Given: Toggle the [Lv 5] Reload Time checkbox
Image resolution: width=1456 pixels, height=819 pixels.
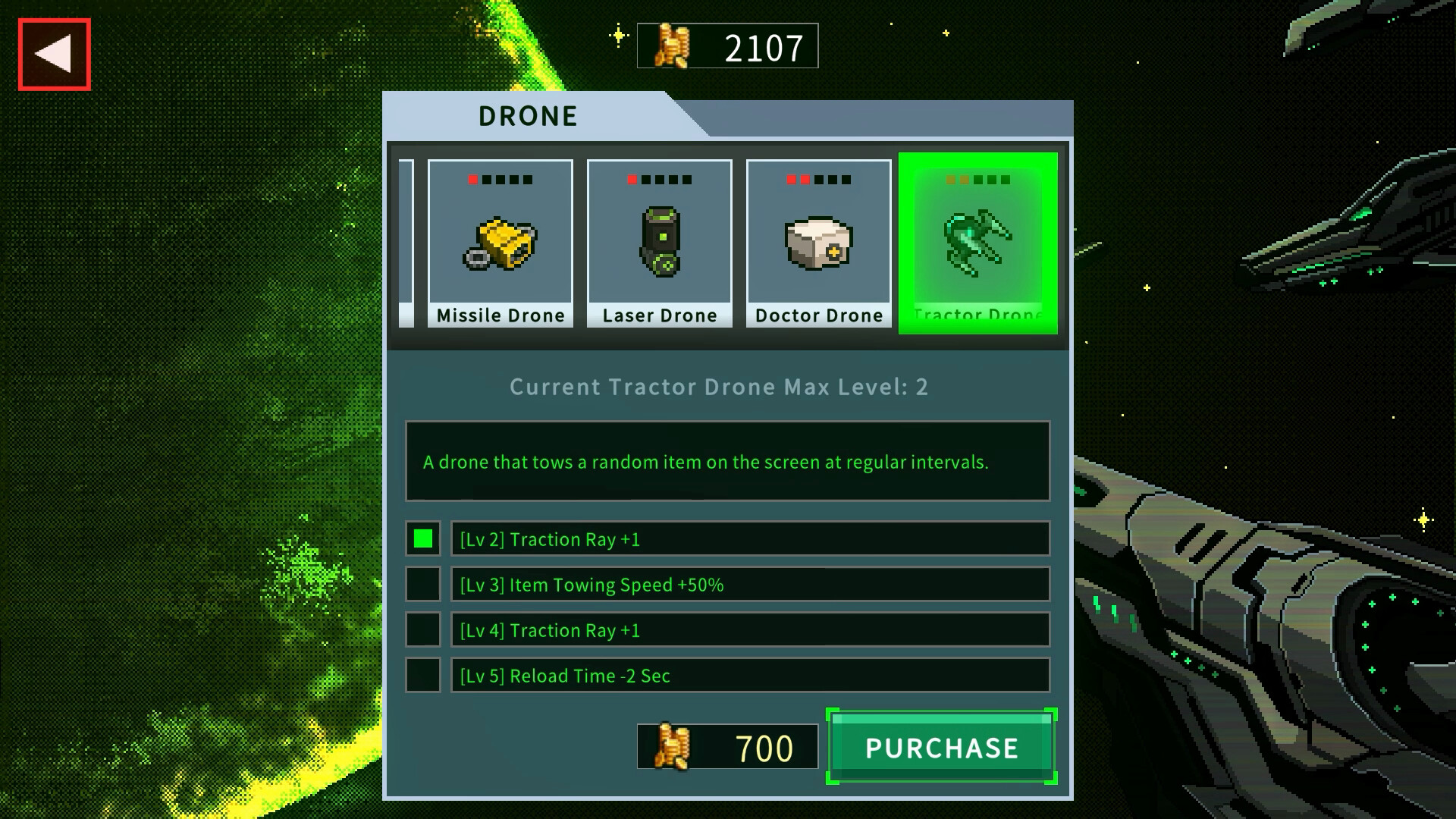Looking at the screenshot, I should 422,676.
